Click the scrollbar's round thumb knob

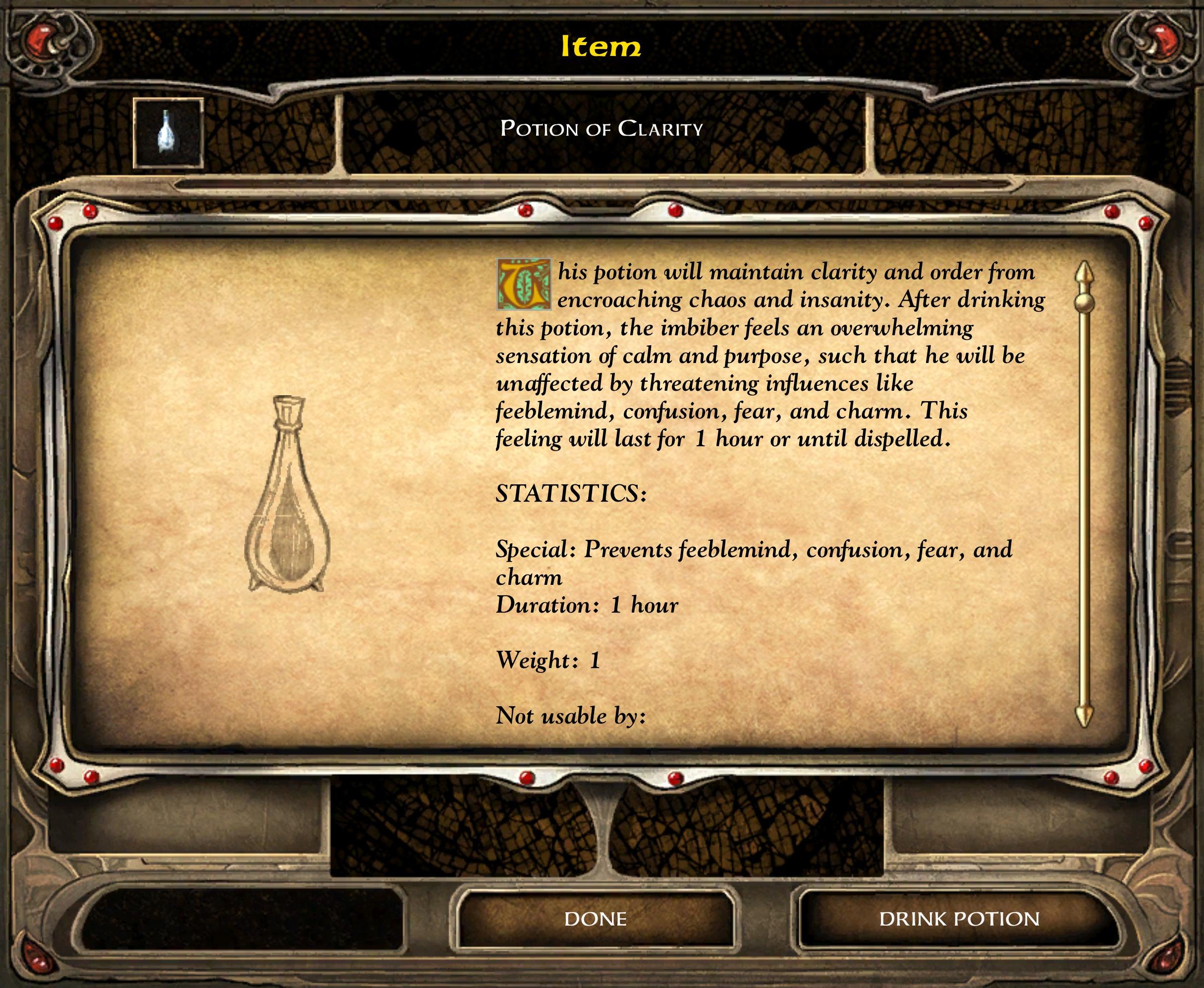tap(1085, 302)
